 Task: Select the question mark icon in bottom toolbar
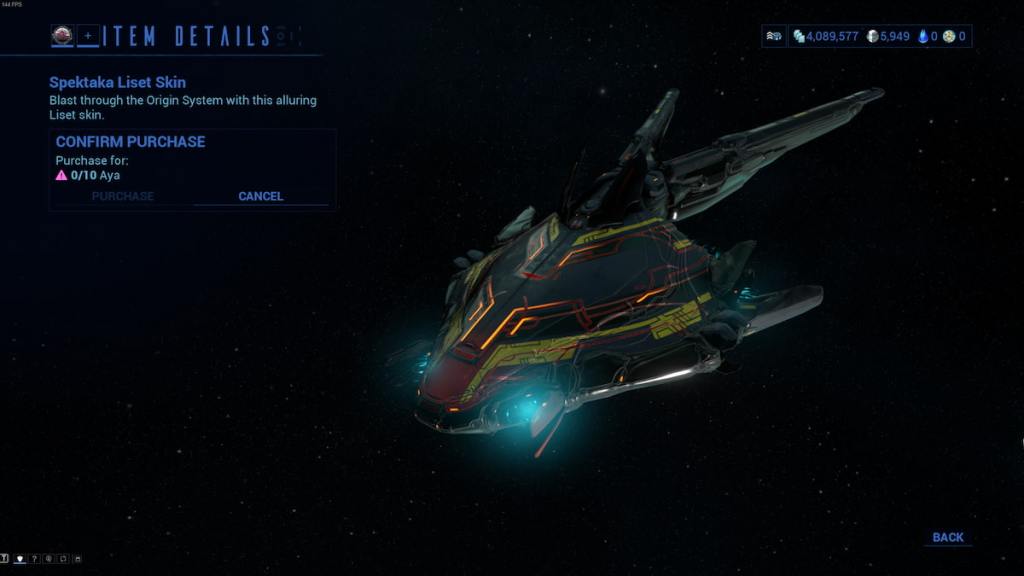click(34, 558)
